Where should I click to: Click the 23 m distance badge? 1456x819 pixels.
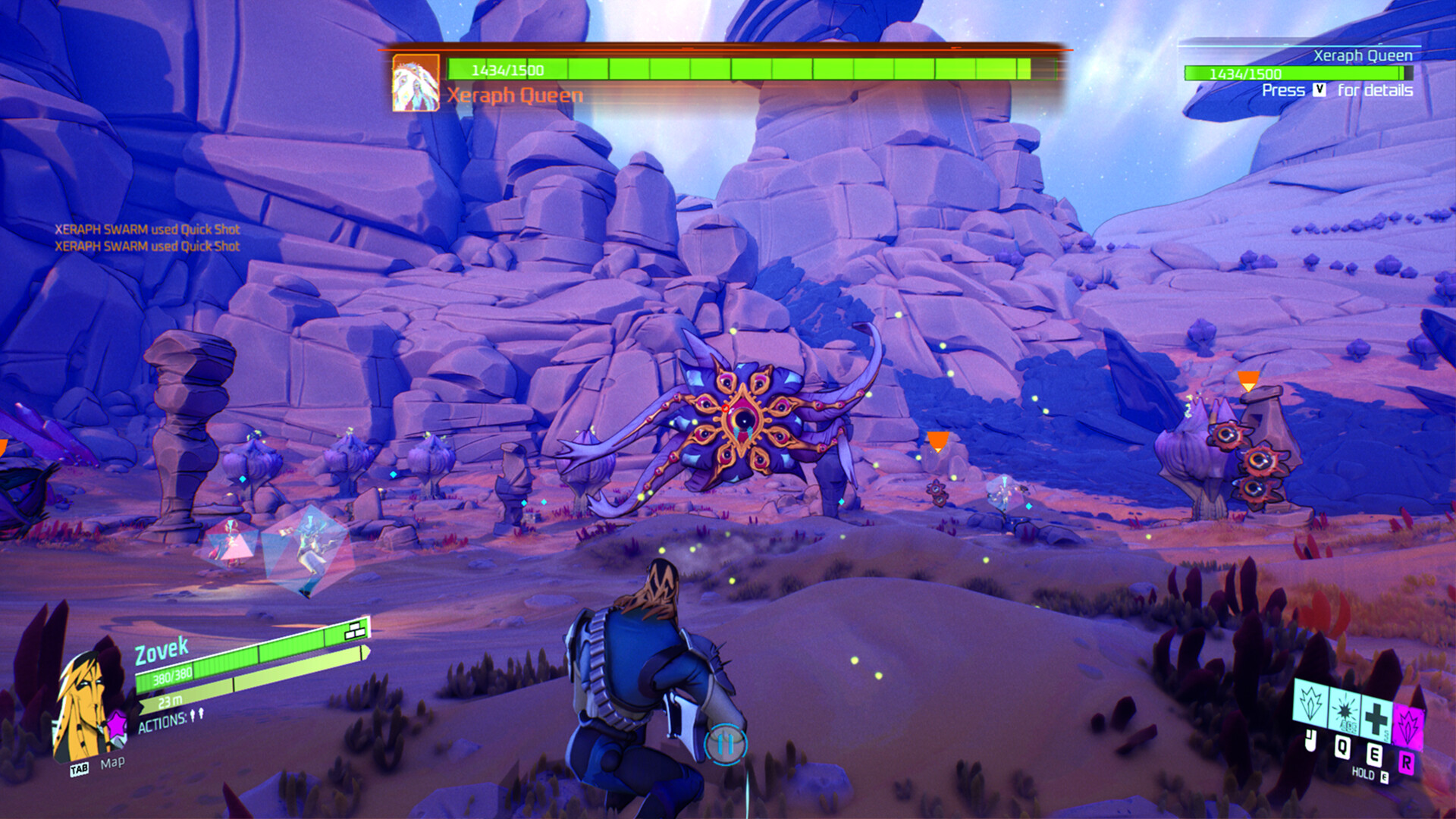[x=169, y=701]
